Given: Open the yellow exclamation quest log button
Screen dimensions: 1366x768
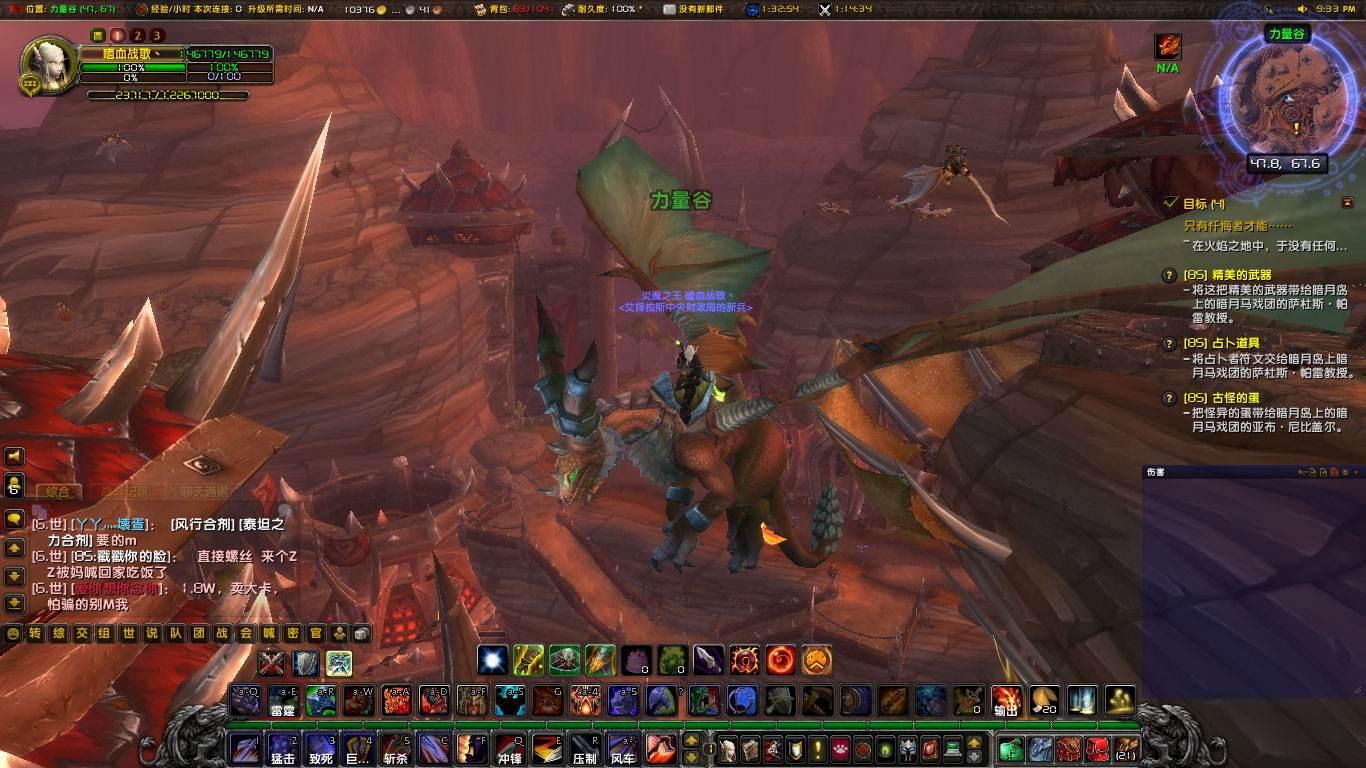Looking at the screenshot, I should point(817,748).
